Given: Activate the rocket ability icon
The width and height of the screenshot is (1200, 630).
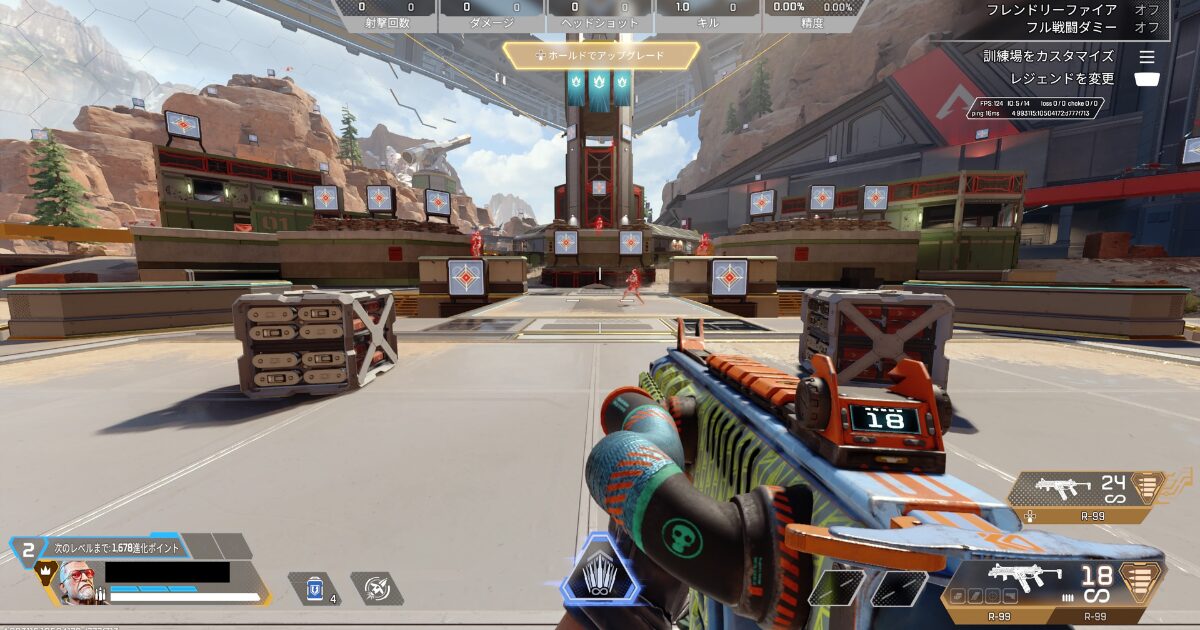Looking at the screenshot, I should tap(377, 589).
